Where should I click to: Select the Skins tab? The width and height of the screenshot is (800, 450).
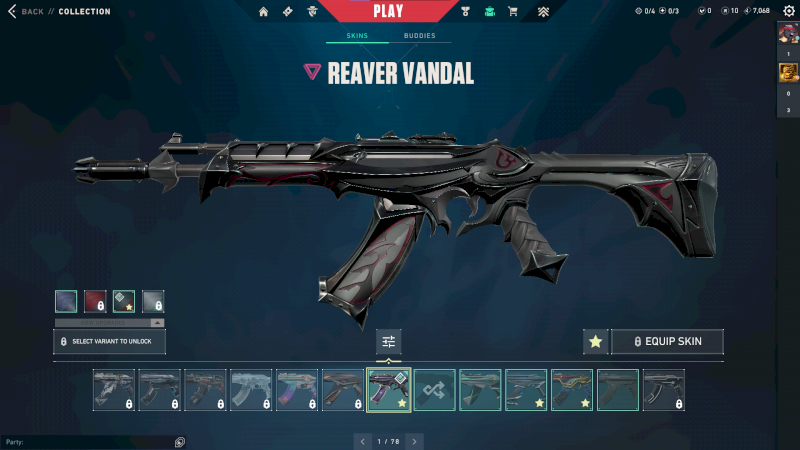click(357, 36)
